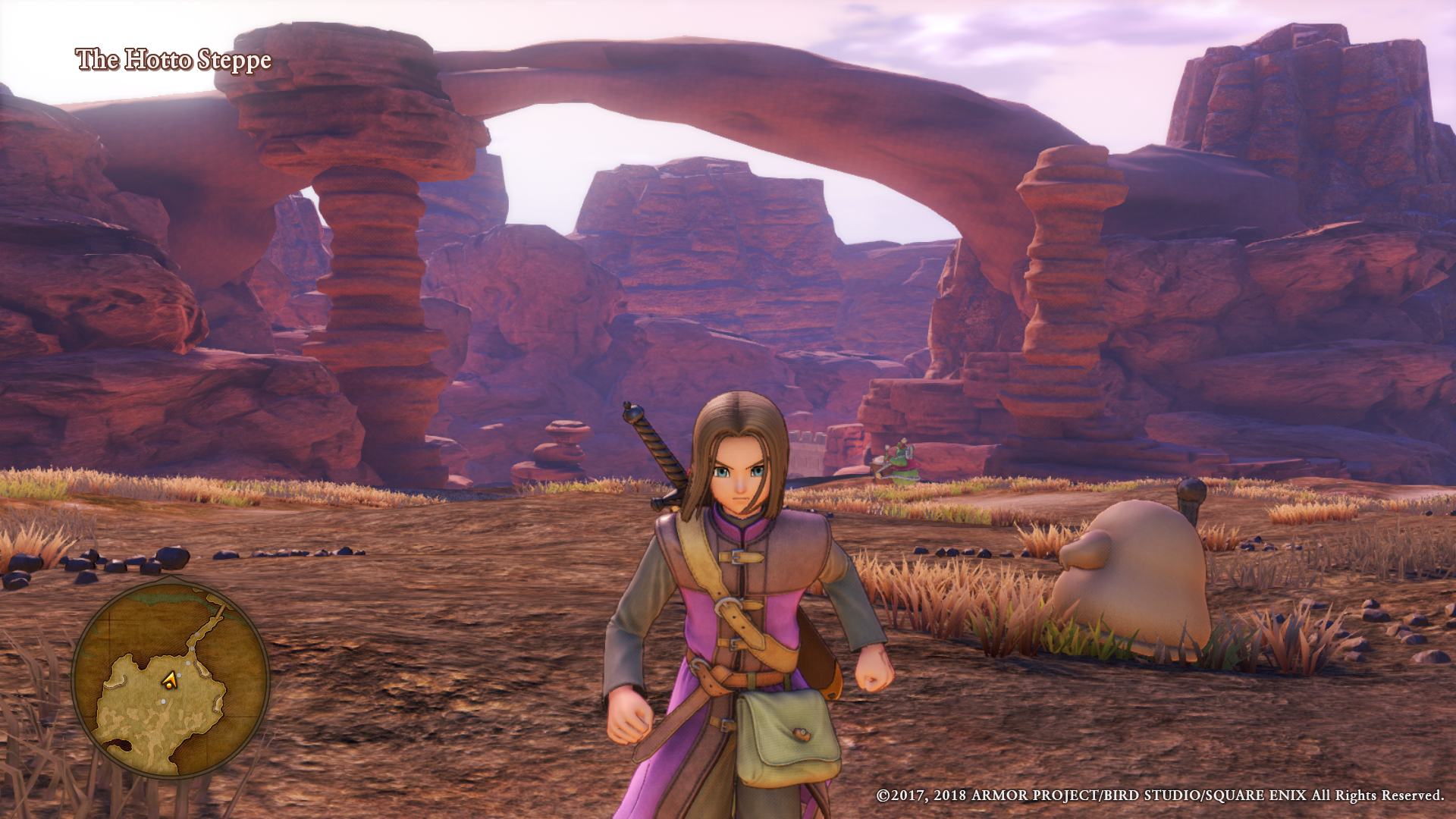The width and height of the screenshot is (1456, 819).
Task: Open the circular minimap
Action: click(x=170, y=677)
